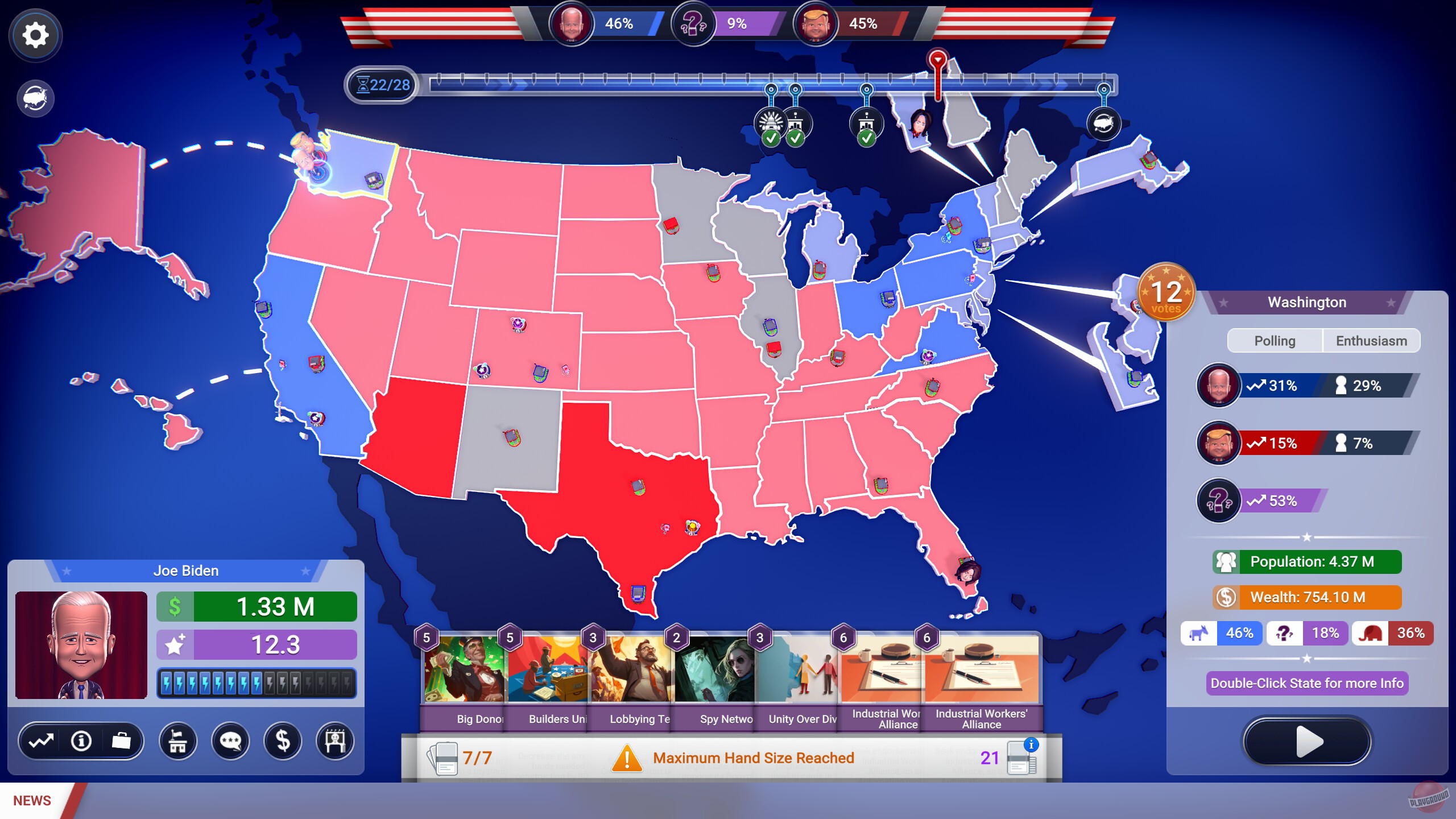Open the settings gear menu
The width and height of the screenshot is (1456, 819).
pyautogui.click(x=35, y=35)
